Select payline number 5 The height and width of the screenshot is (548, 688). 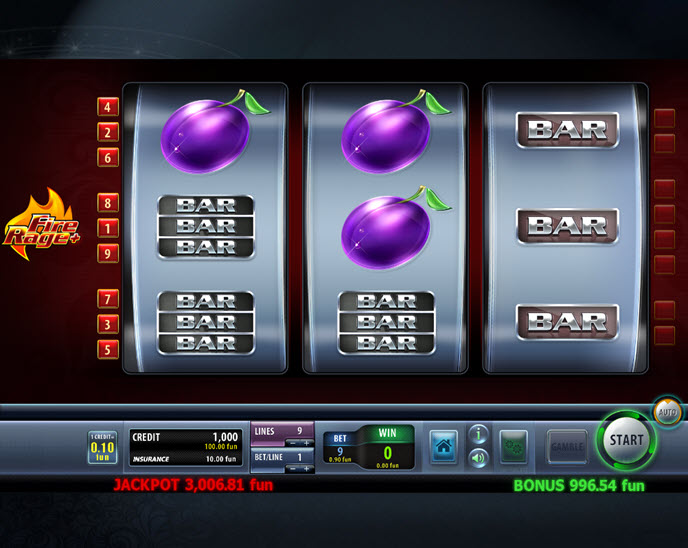tap(107, 349)
